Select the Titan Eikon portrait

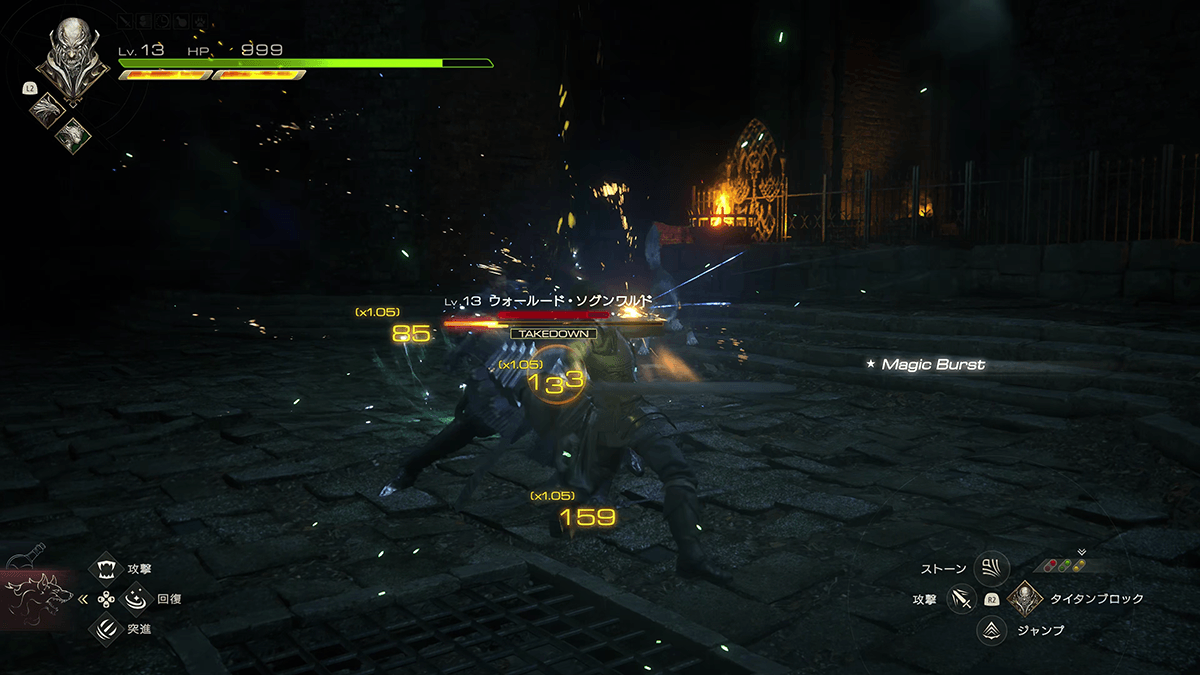coord(72,58)
